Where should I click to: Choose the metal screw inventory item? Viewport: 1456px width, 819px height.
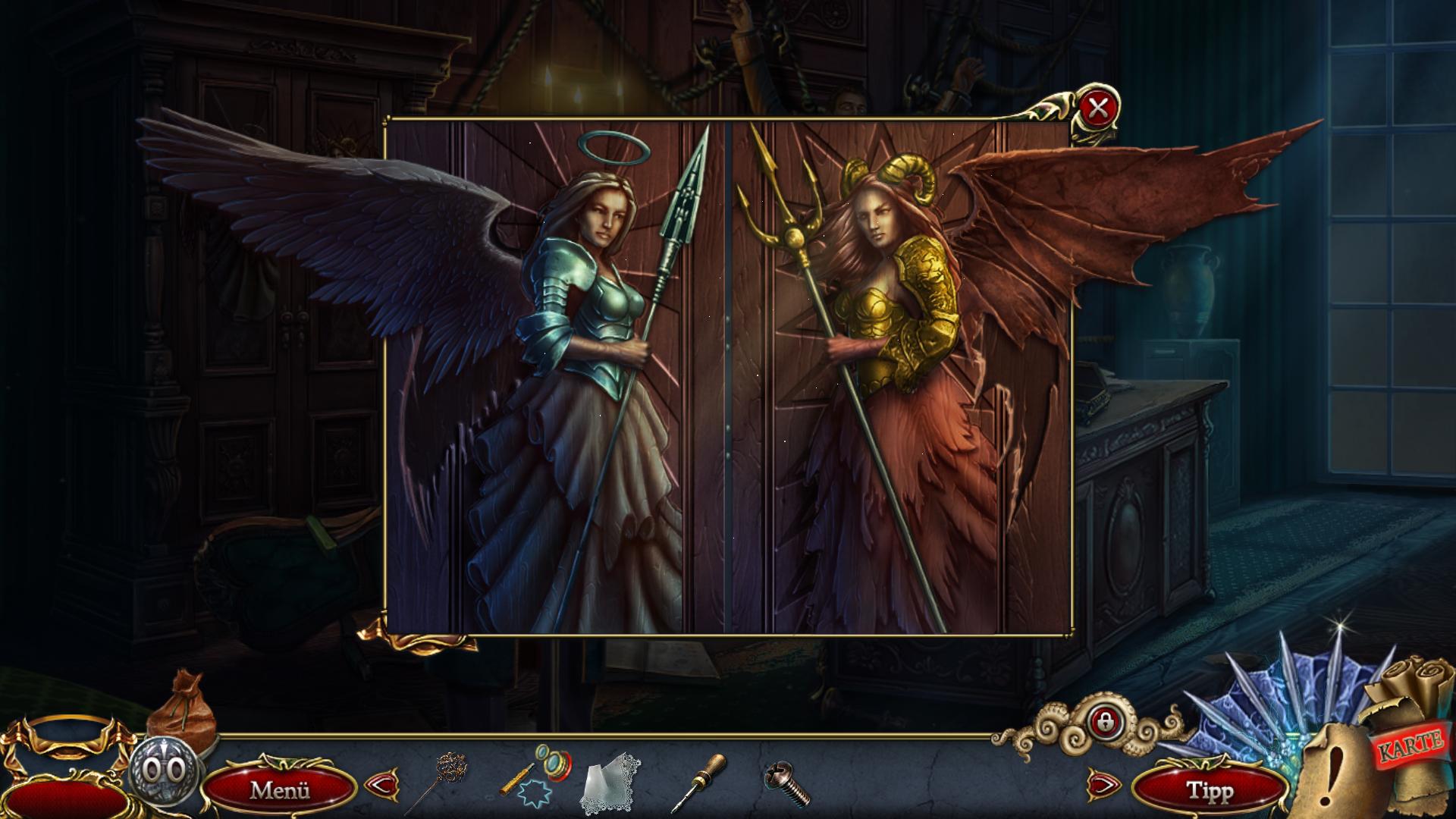[x=788, y=784]
